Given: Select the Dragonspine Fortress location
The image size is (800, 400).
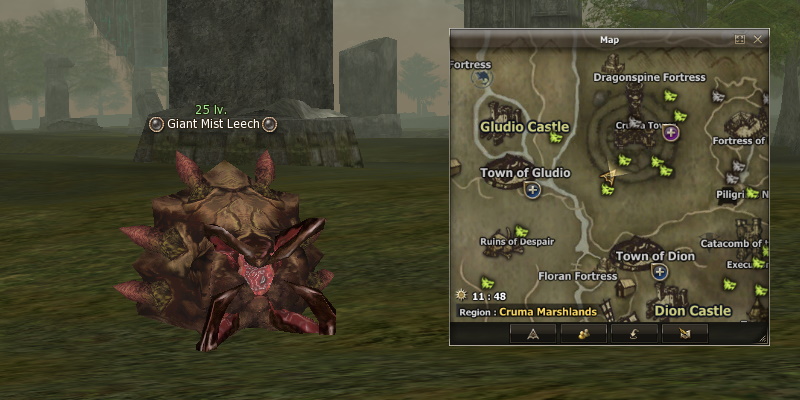Looking at the screenshot, I should point(649,77).
